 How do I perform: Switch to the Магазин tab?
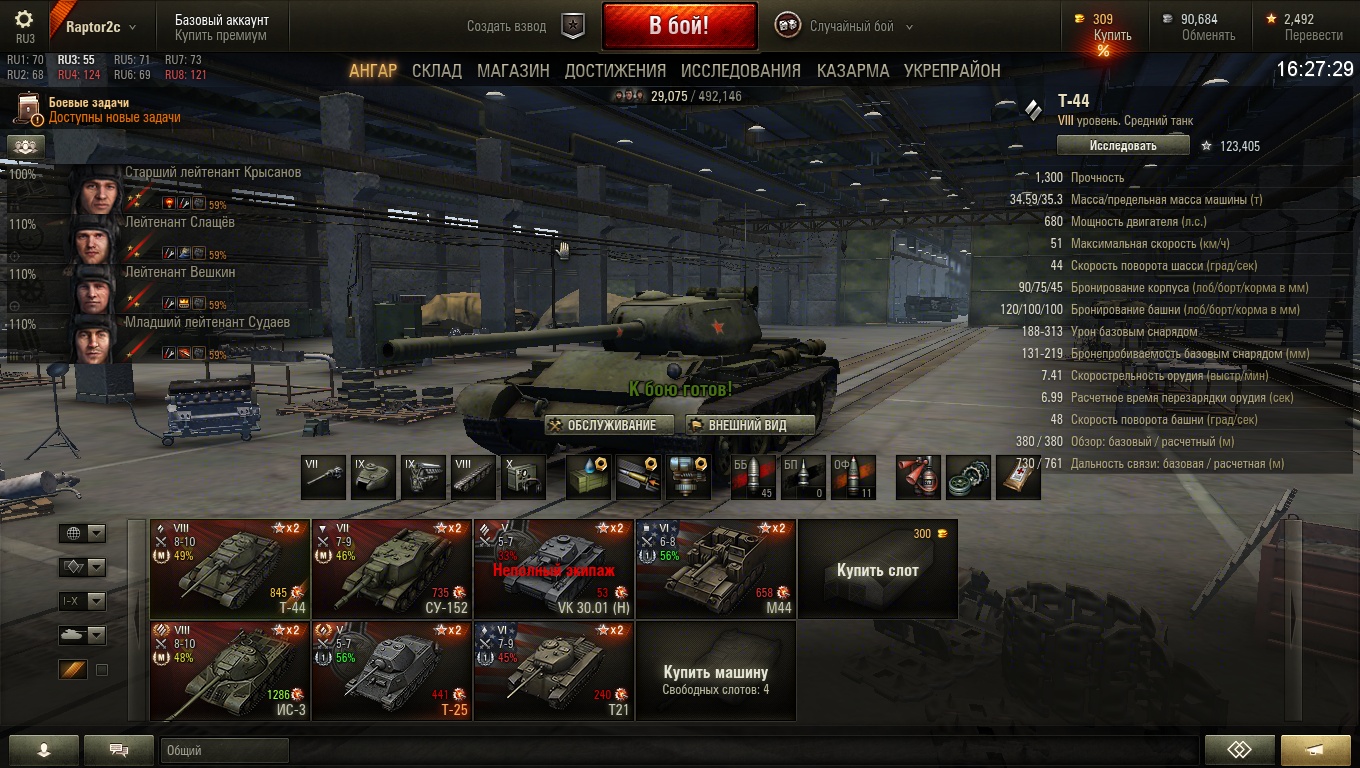[x=513, y=70]
